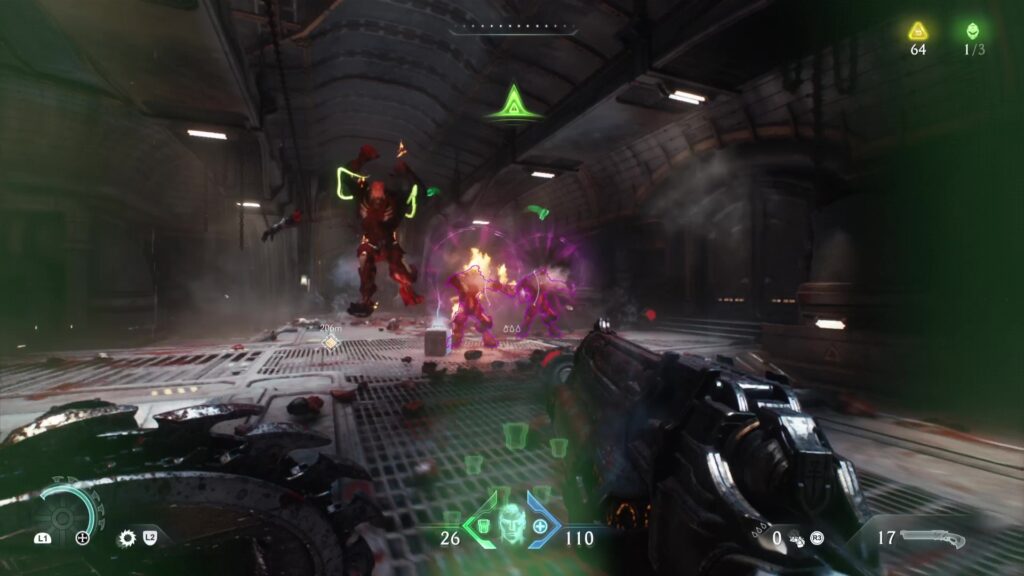Viewport: 1024px width, 576px height.
Task: Click the yellow triangle currency icon
Action: click(x=918, y=31)
